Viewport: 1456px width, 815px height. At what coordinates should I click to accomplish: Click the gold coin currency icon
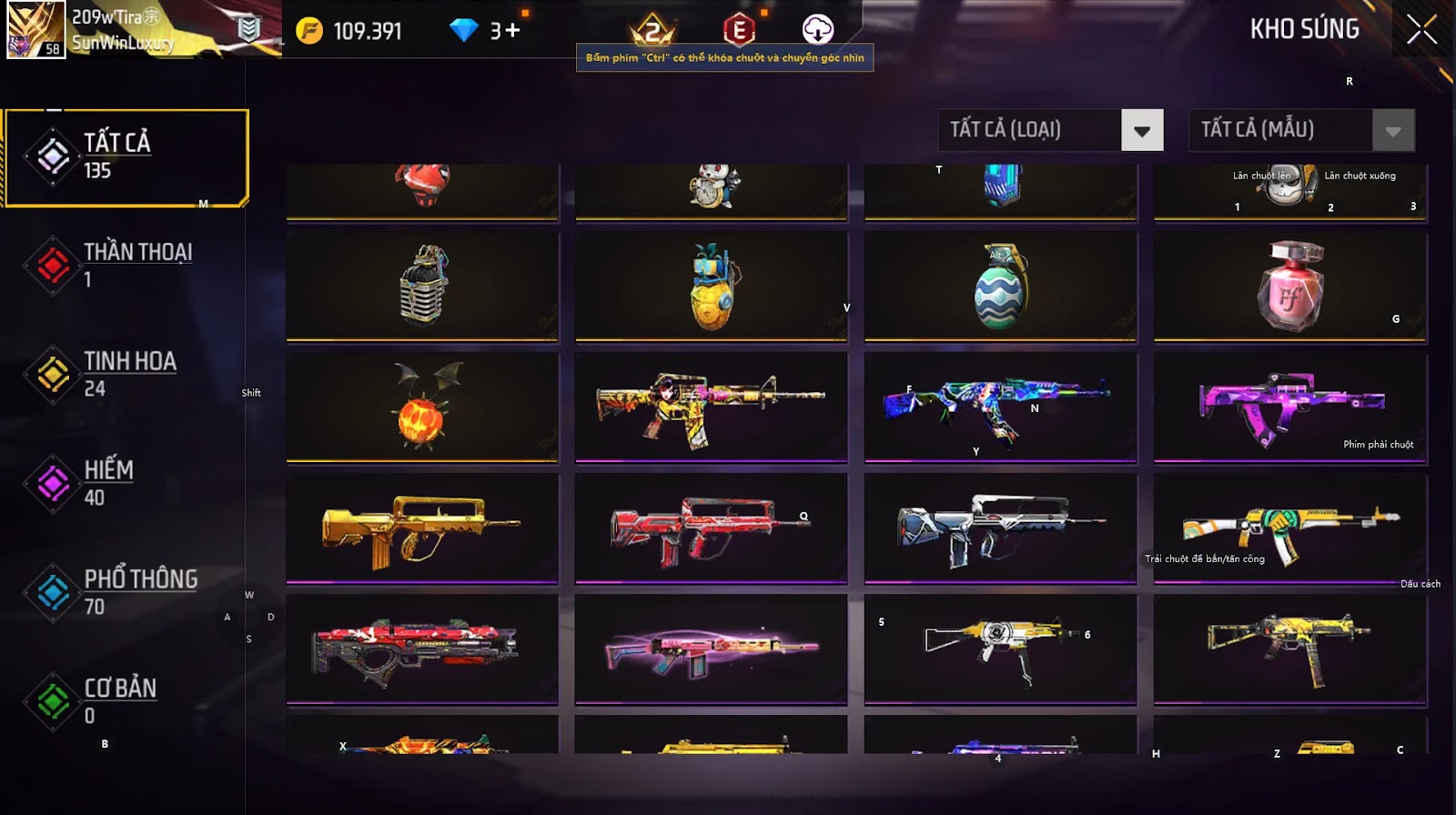coord(309,31)
